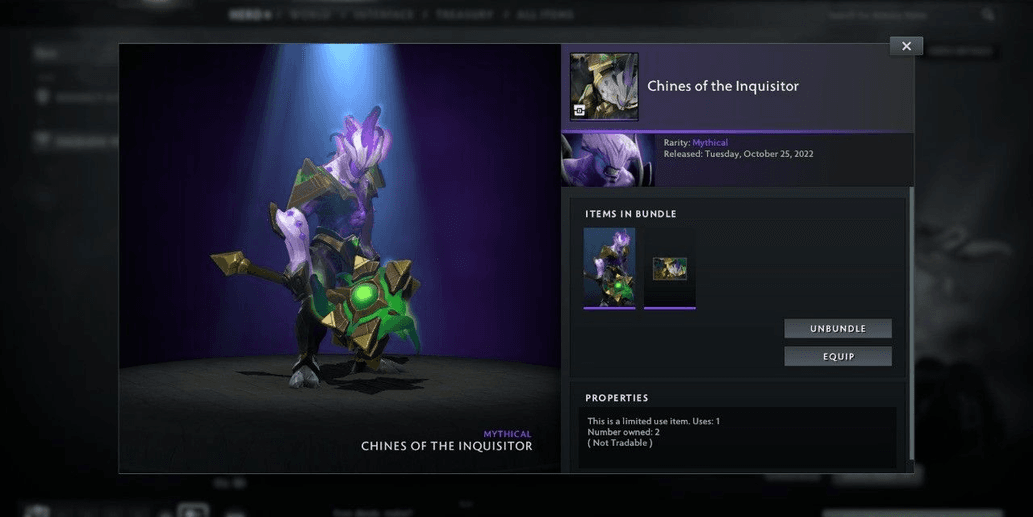Screen dimensions: 1033x517
Task: Equip the Chines of the Inquisitor bundle
Action: tap(837, 357)
